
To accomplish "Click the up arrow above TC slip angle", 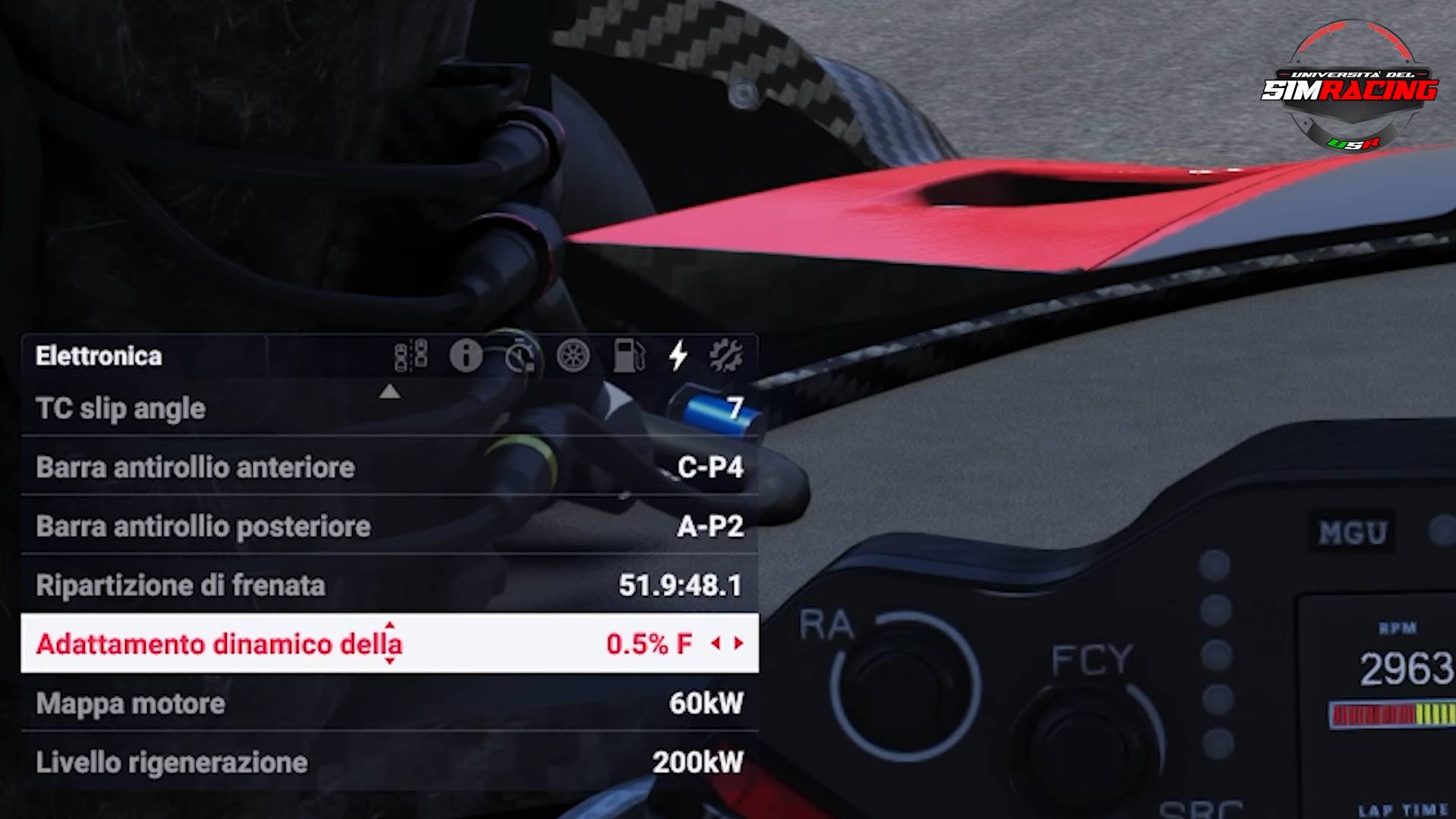I will (390, 392).
